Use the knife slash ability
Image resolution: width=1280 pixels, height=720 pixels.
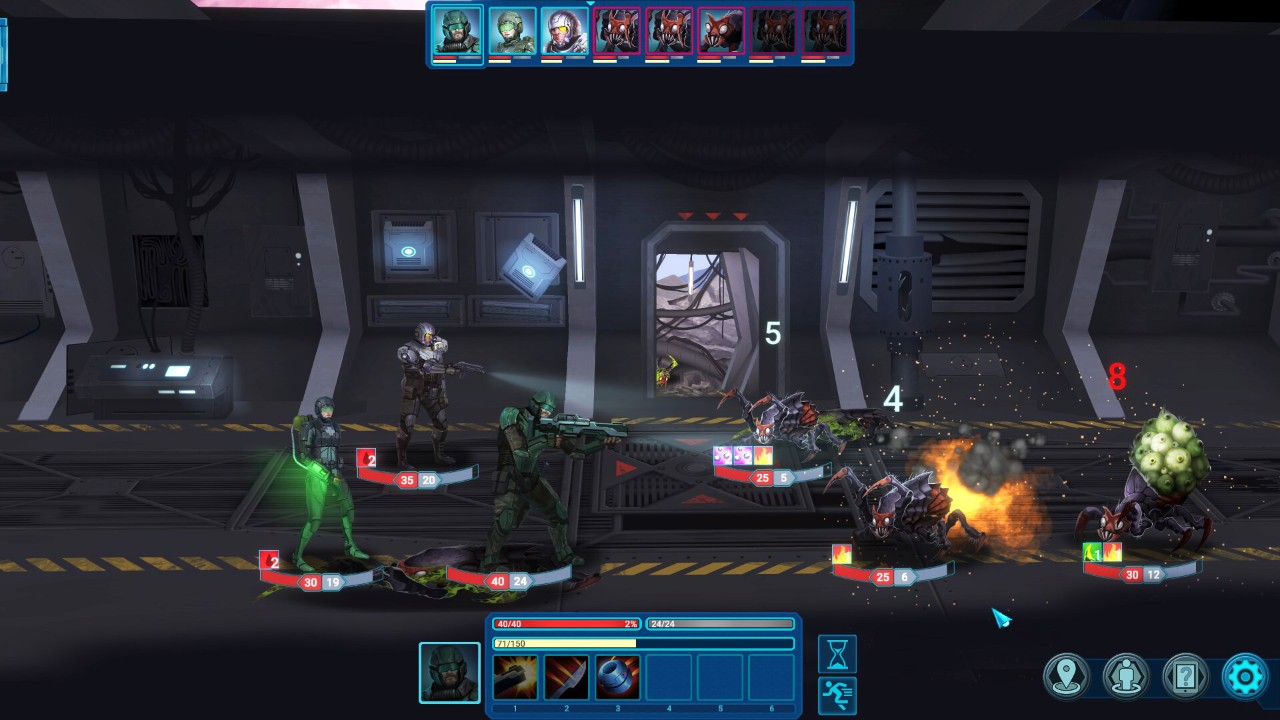click(566, 677)
